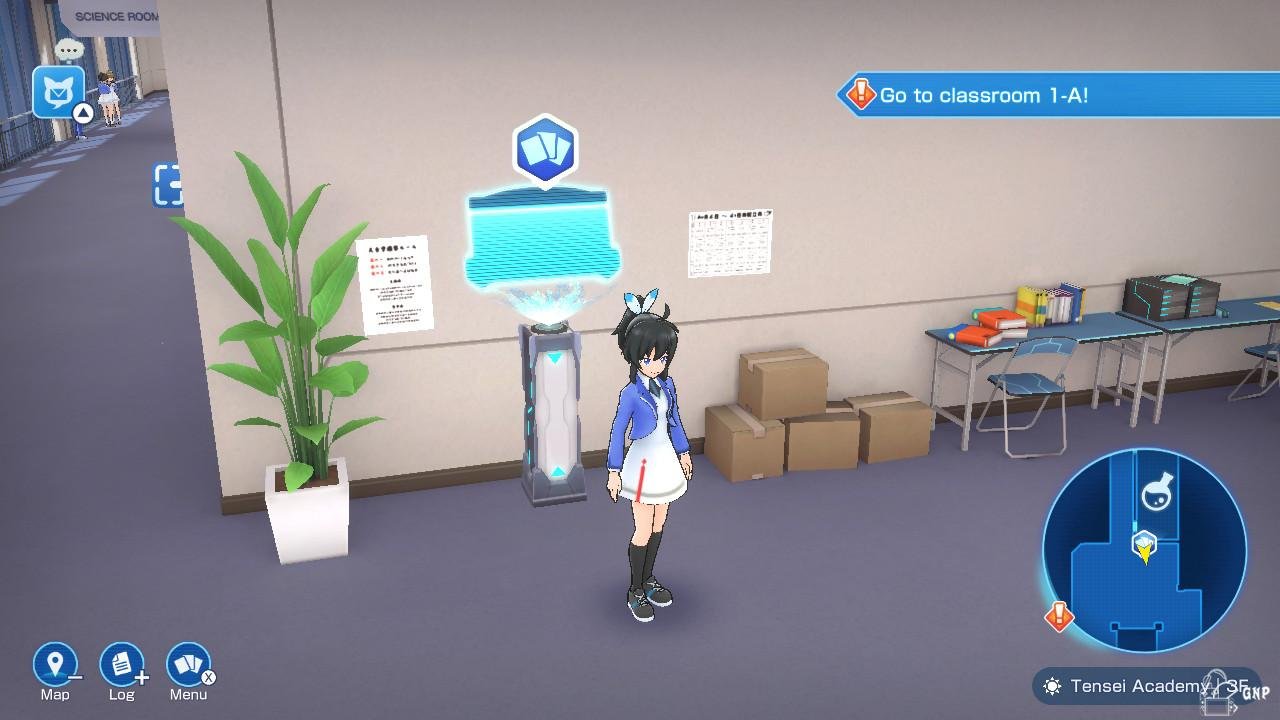Open the cat mail message icon
Screen dimensions: 1280x720
(58, 92)
